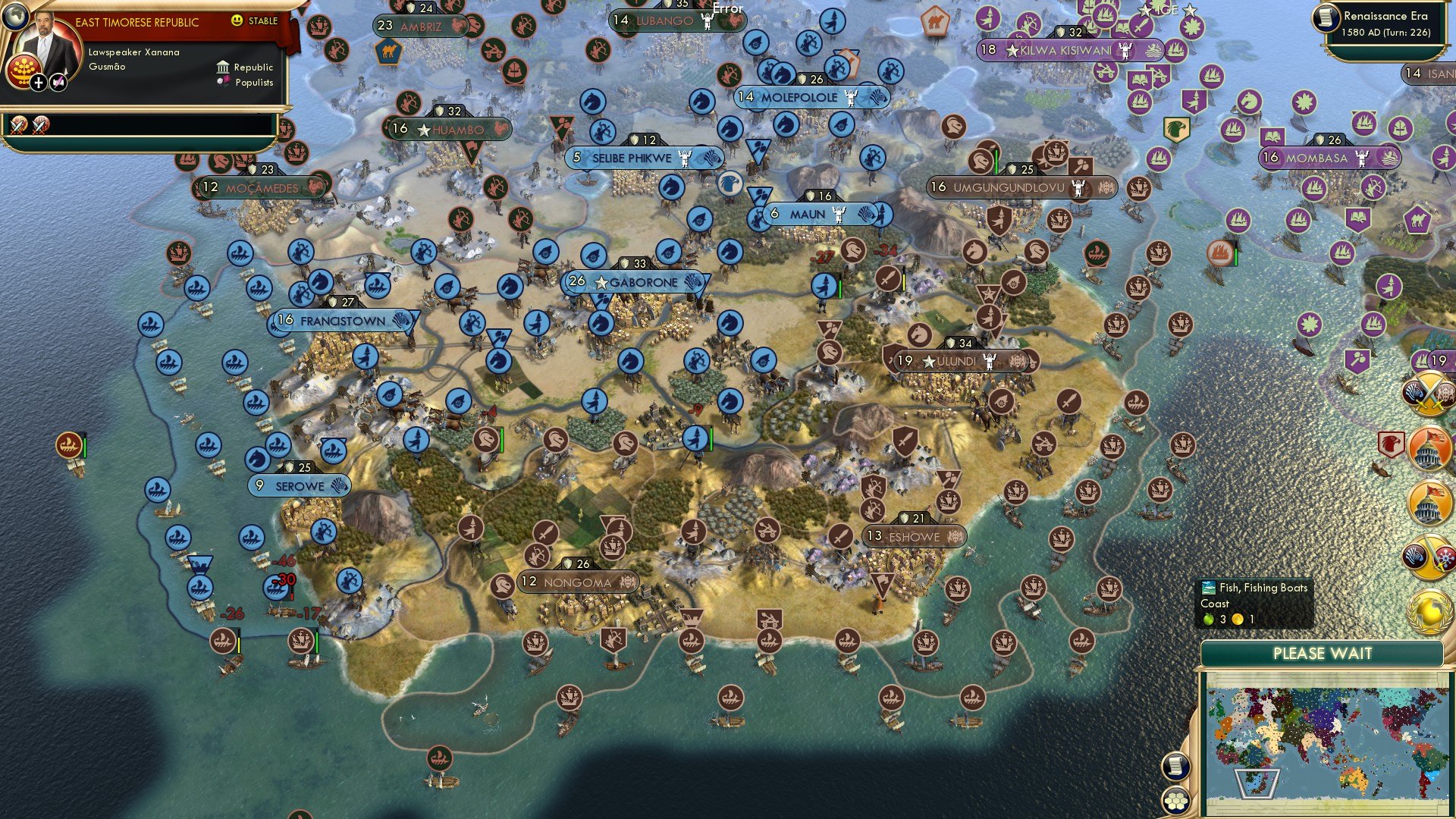The image size is (1456, 819).
Task: Click the Populists ideology flower icon
Action: click(x=224, y=82)
